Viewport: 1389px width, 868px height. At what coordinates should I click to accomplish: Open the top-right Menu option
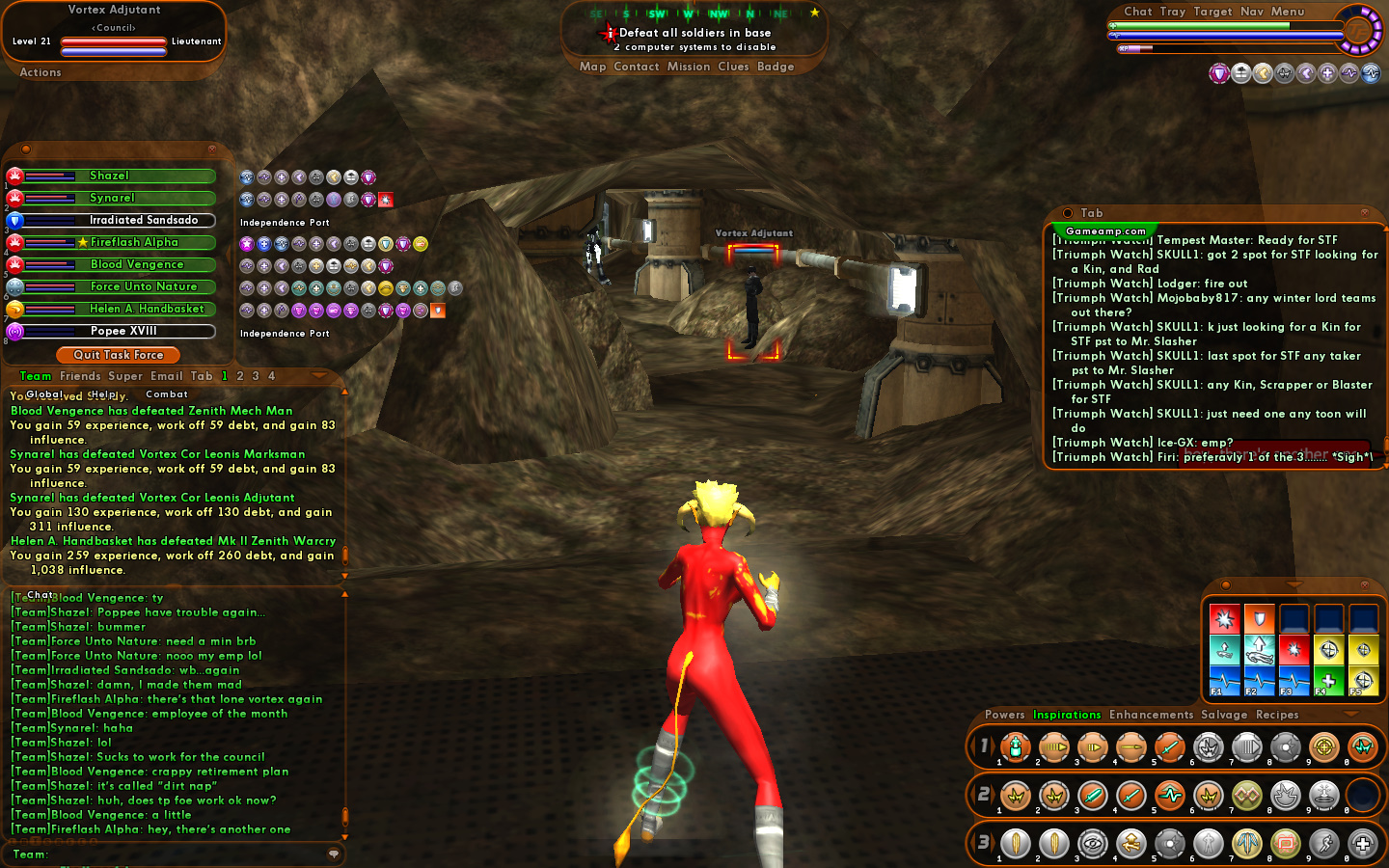[1287, 12]
